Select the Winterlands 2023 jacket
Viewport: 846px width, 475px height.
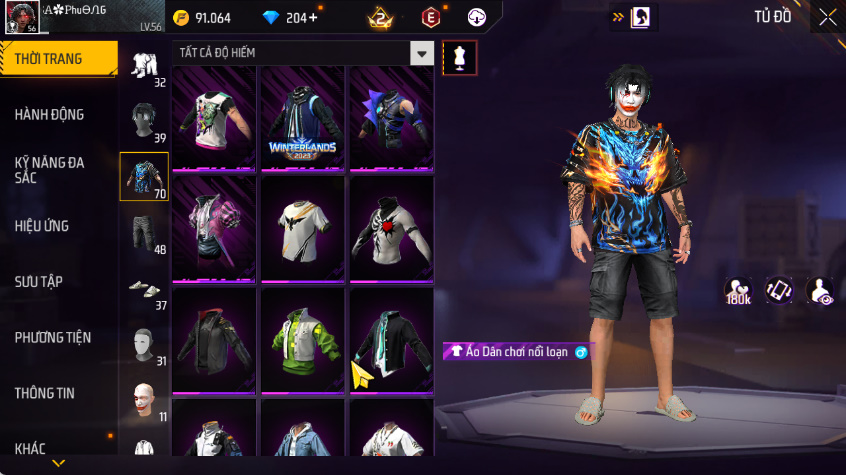point(303,120)
